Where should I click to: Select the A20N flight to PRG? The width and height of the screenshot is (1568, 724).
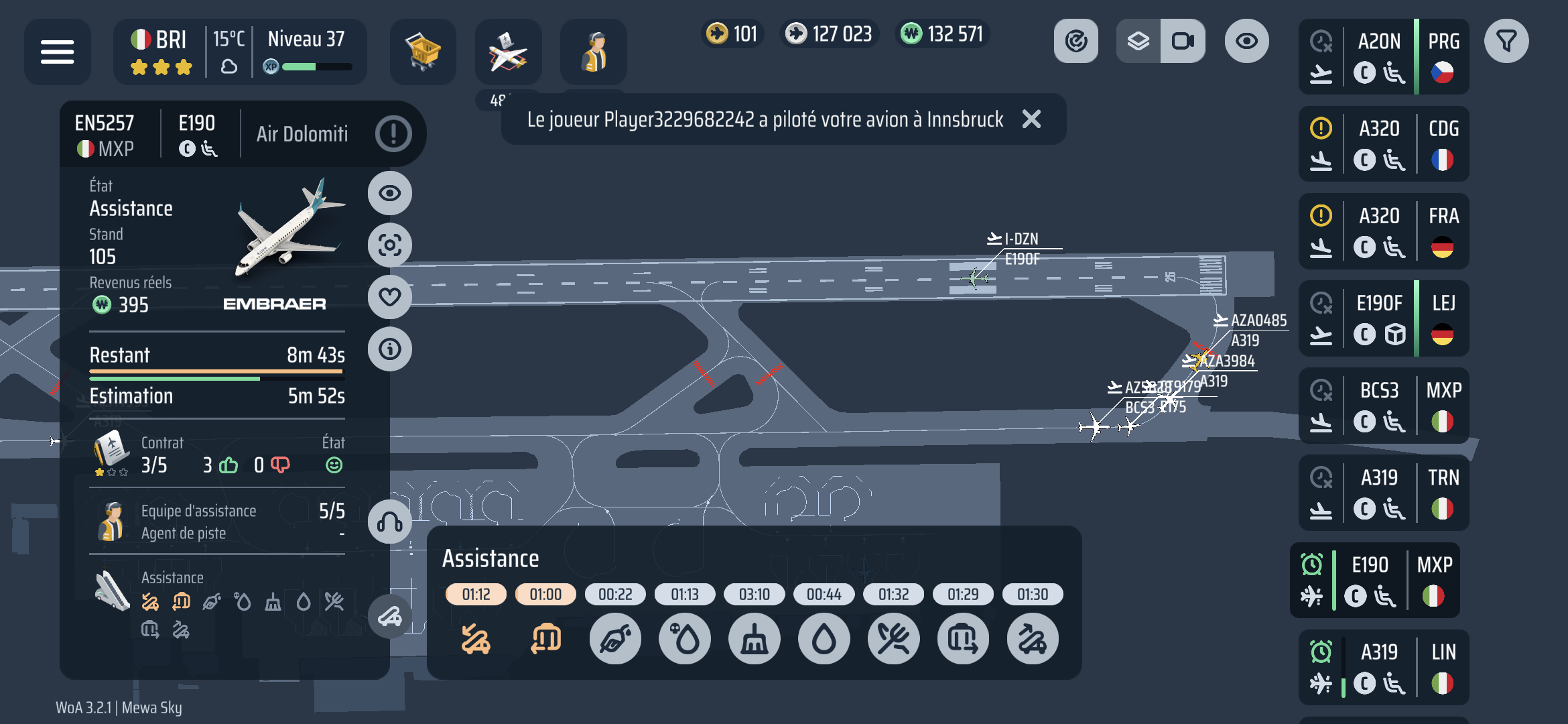[1383, 57]
